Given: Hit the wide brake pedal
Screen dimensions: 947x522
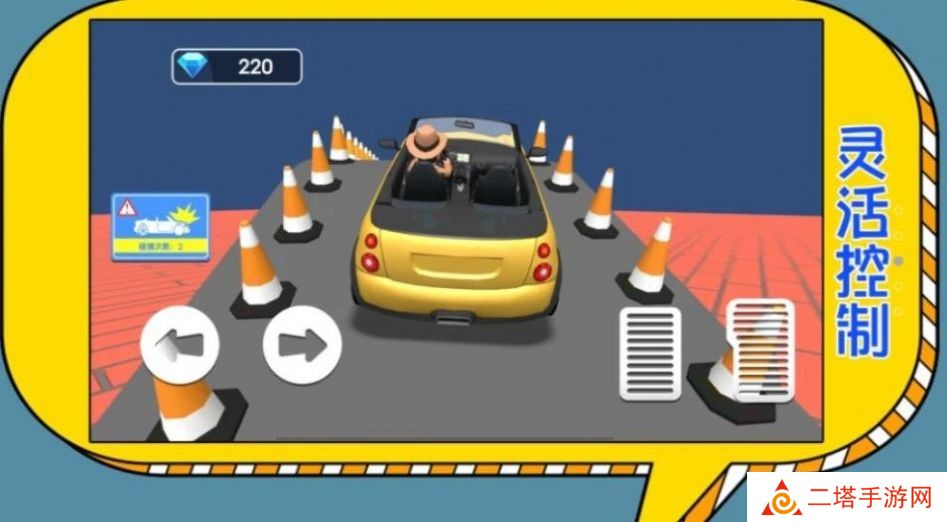Looking at the screenshot, I should tap(651, 353).
